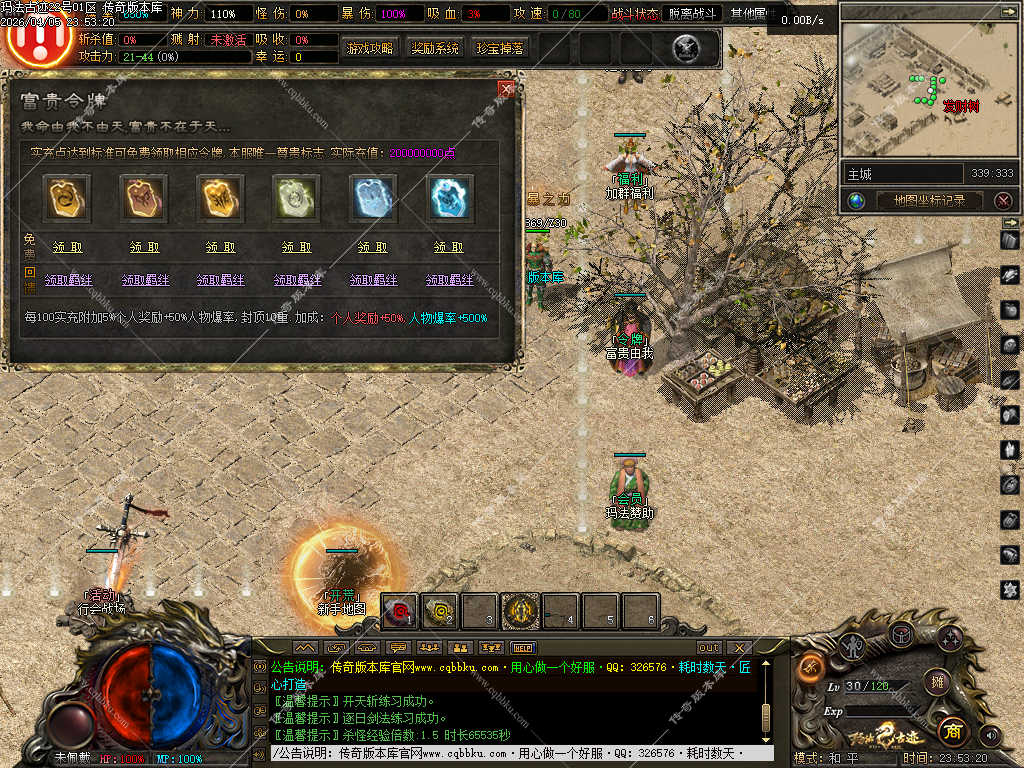Click the first 领取羁绊 bond link
The image size is (1024, 768).
[68, 280]
